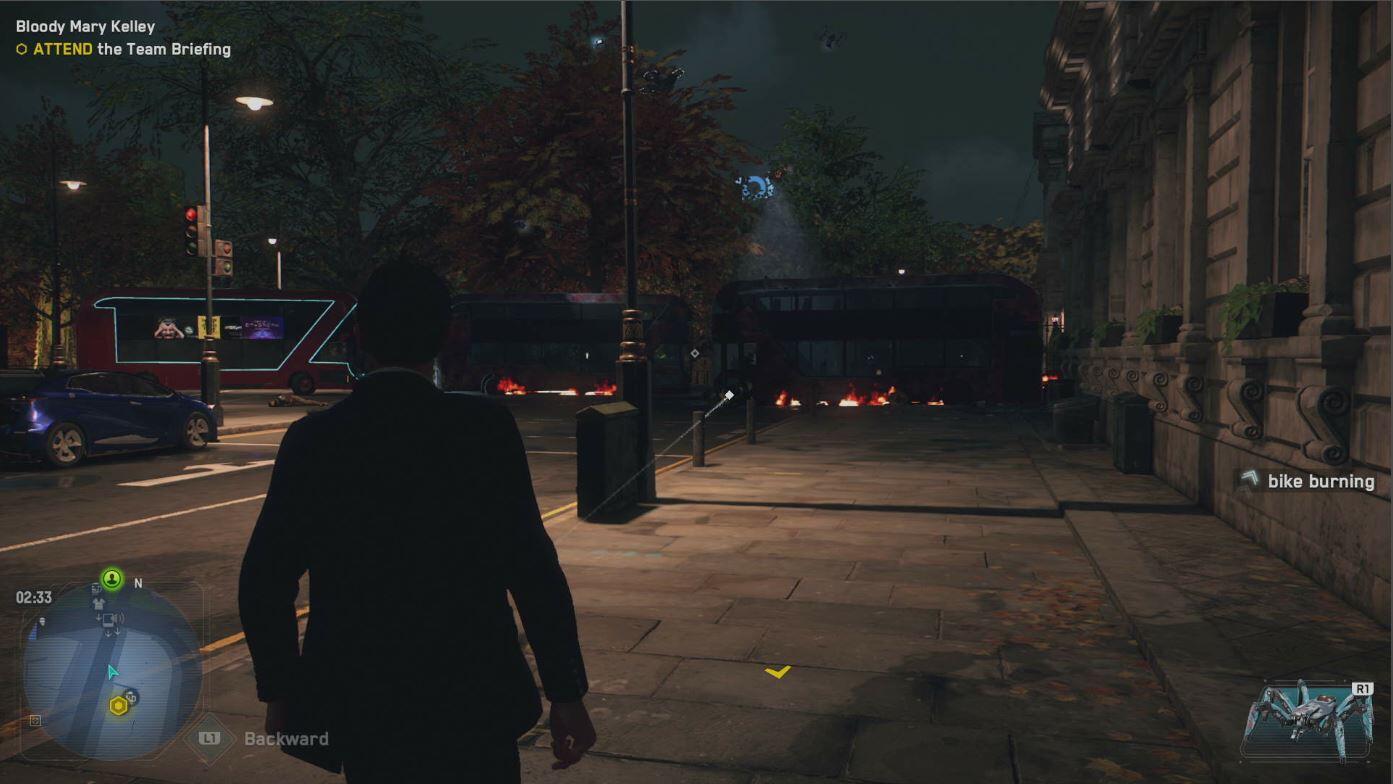Select the Attend the Team Briefing objective
Viewport: 1393px width, 784px height.
coord(131,49)
